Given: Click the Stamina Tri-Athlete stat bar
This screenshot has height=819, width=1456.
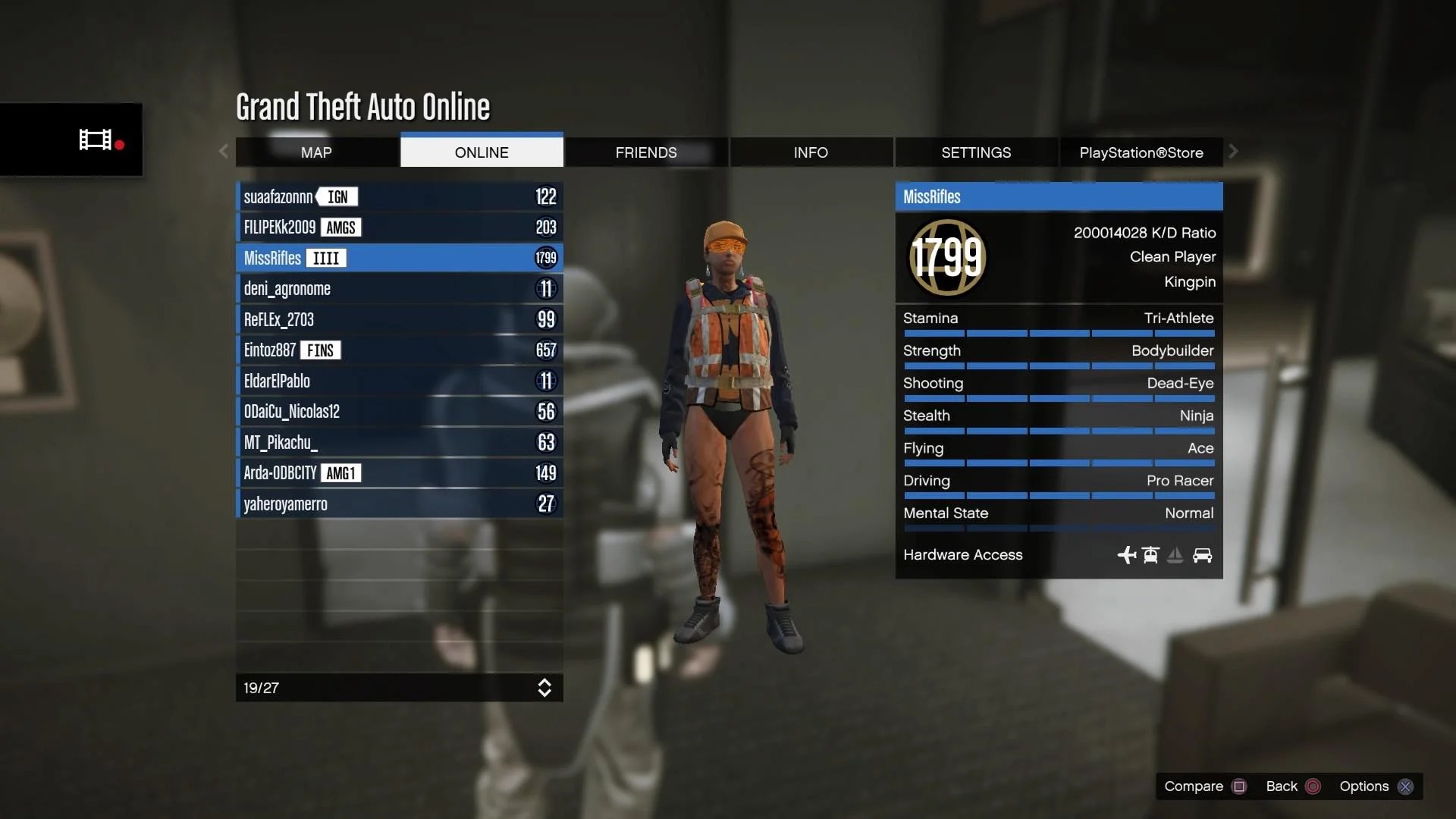Looking at the screenshot, I should tap(1059, 334).
